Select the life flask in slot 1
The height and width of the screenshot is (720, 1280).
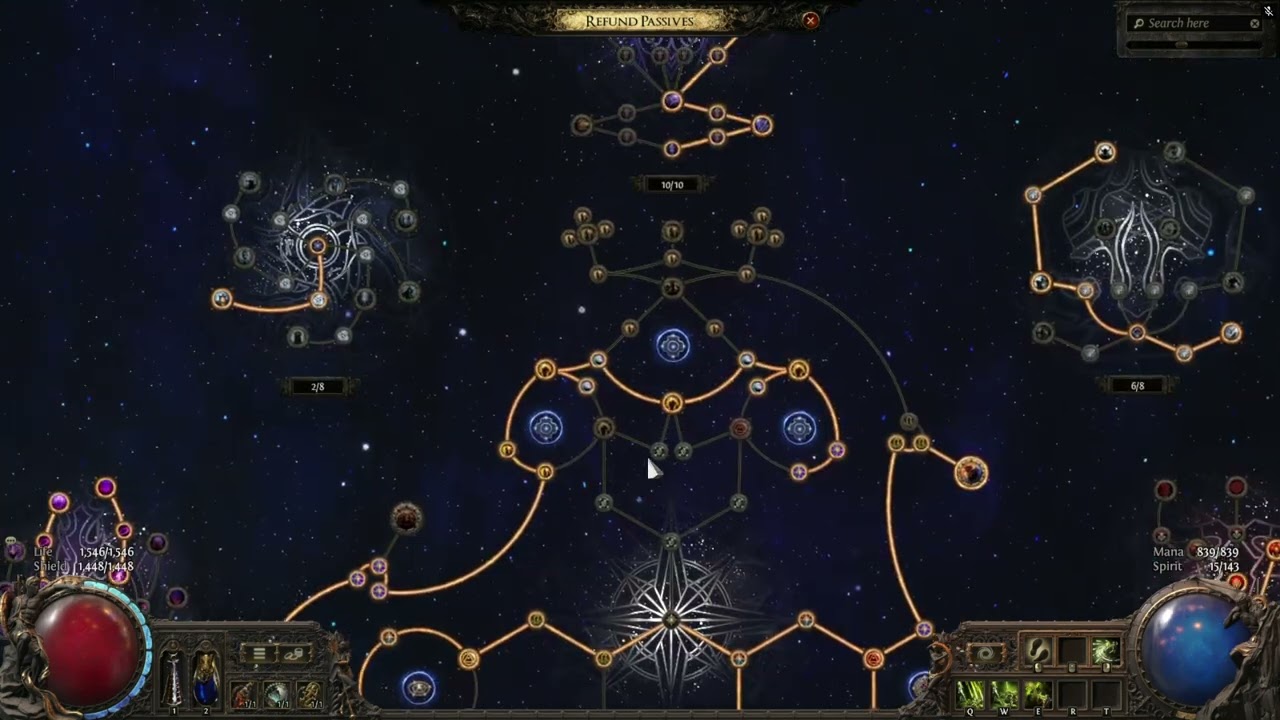click(x=174, y=674)
